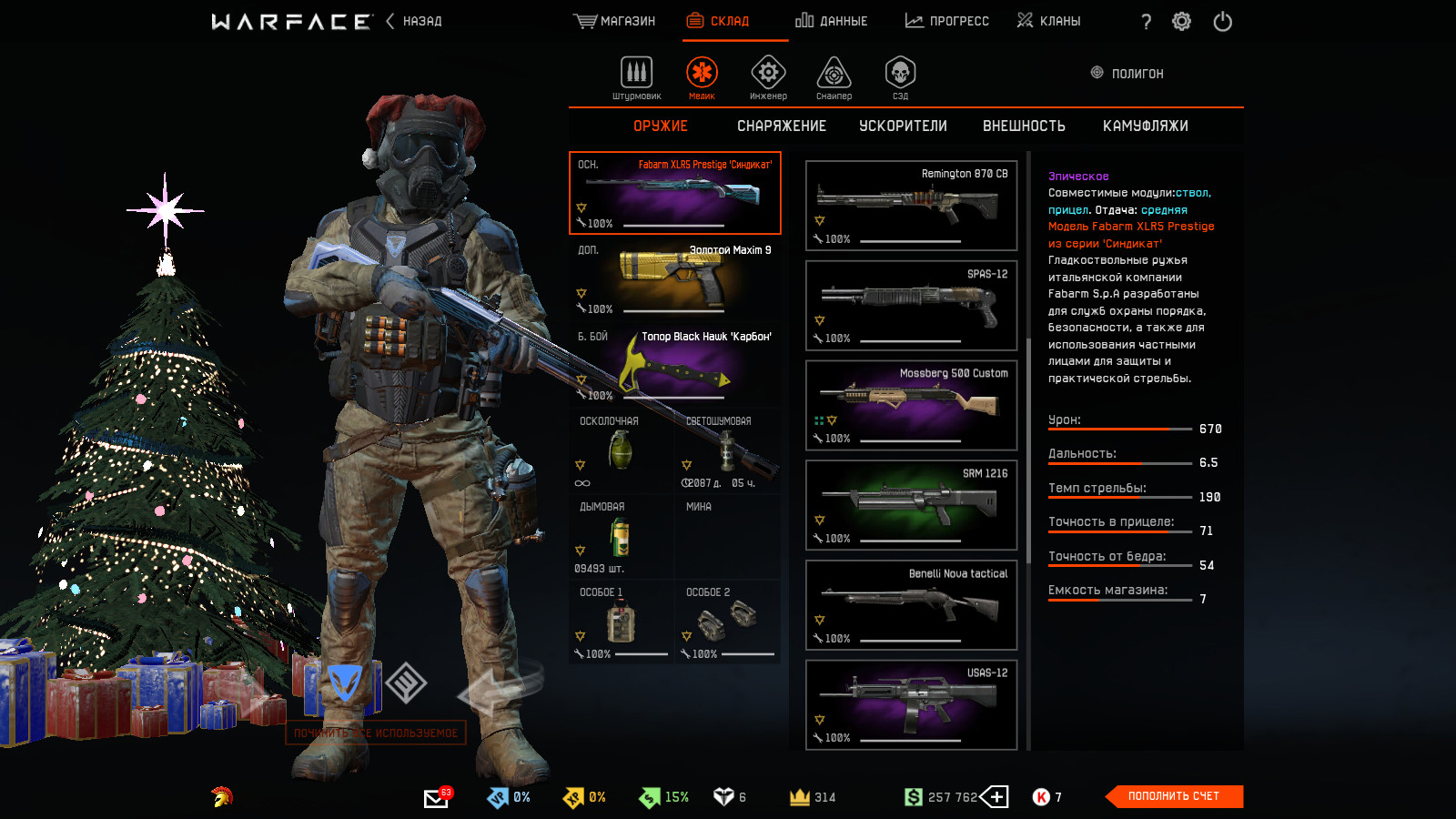Viewport: 1456px width, 819px height.
Task: Pick the Remington 870 CB shotgun
Action: click(x=911, y=206)
